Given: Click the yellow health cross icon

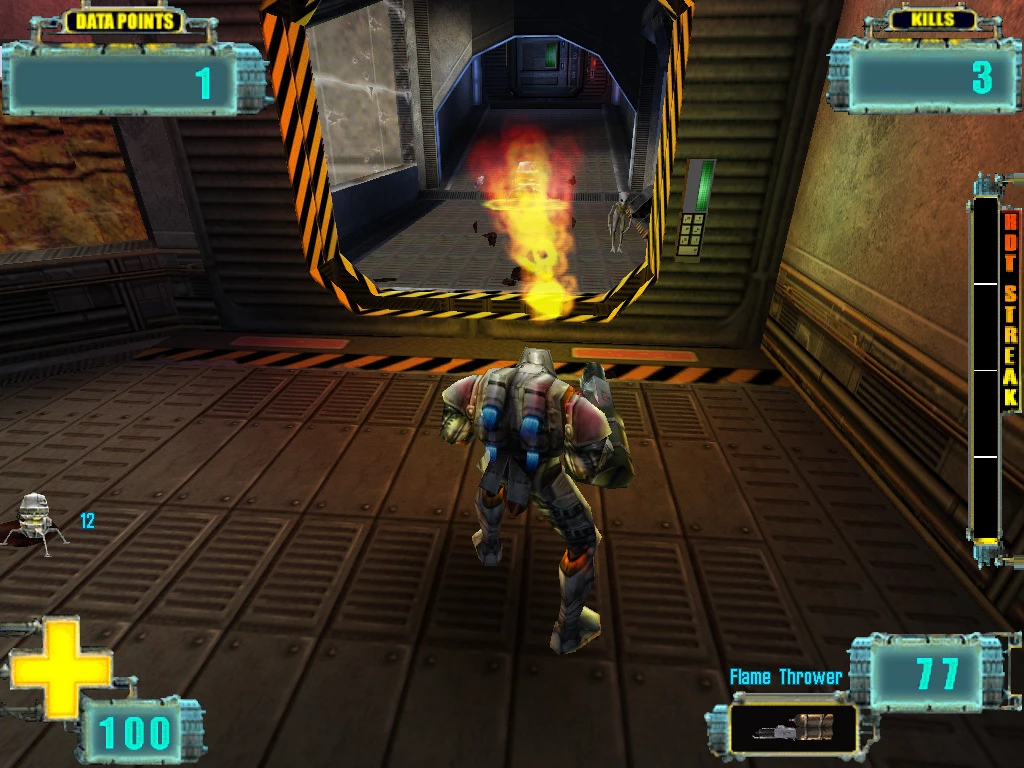Looking at the screenshot, I should (x=60, y=668).
